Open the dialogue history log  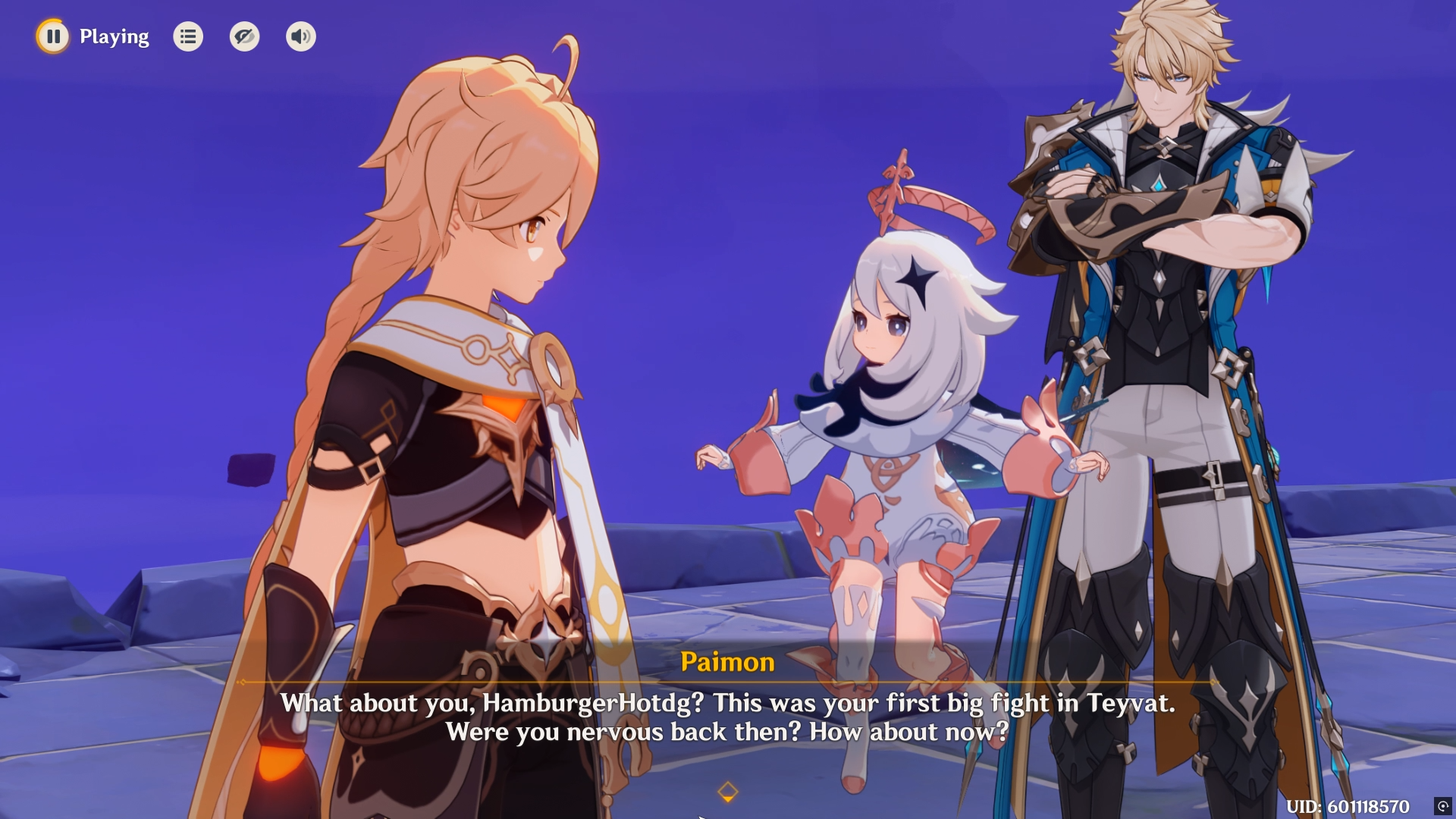[x=188, y=36]
